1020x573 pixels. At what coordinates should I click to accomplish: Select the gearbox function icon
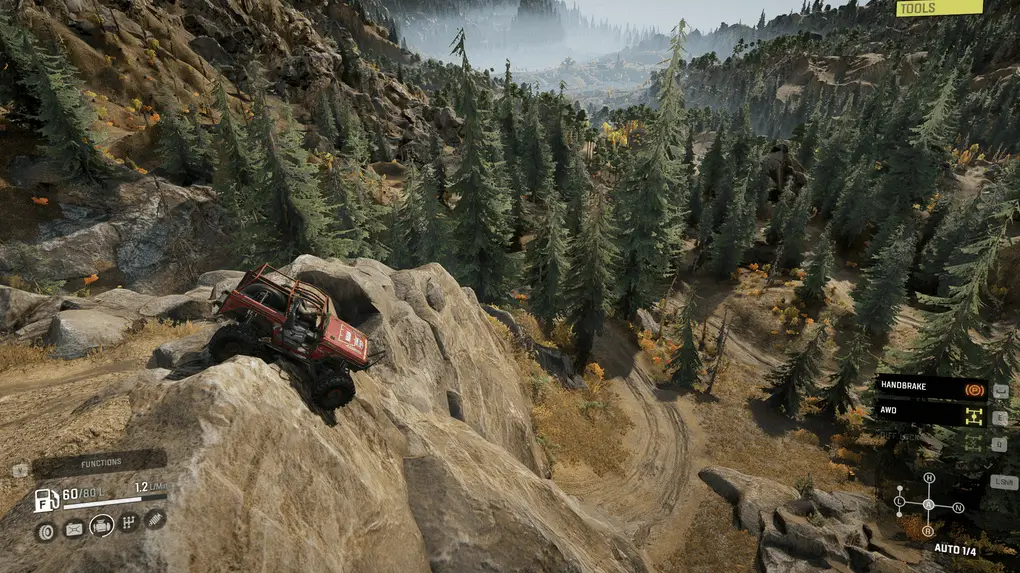tap(128, 521)
